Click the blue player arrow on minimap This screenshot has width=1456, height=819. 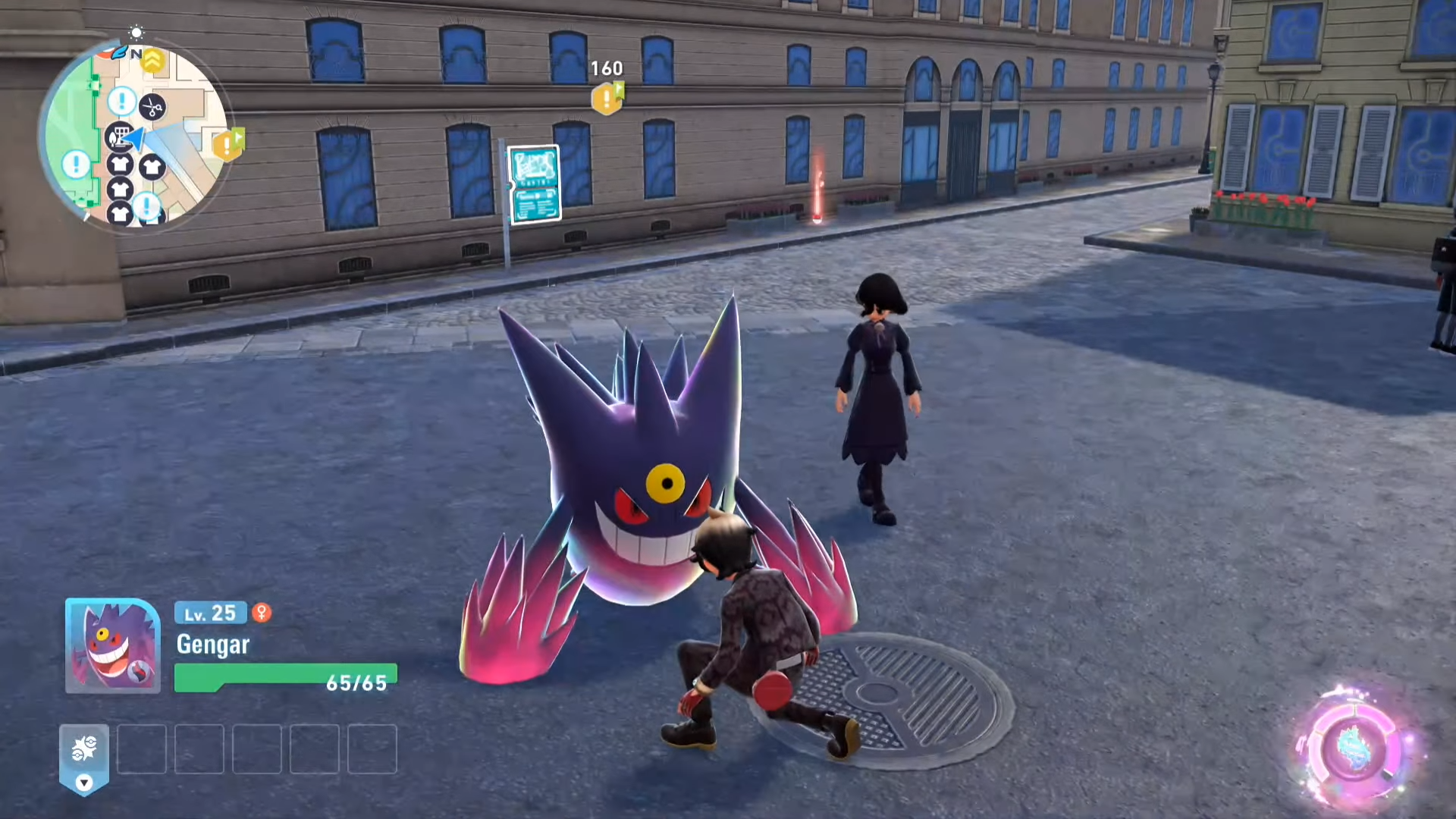[x=137, y=139]
